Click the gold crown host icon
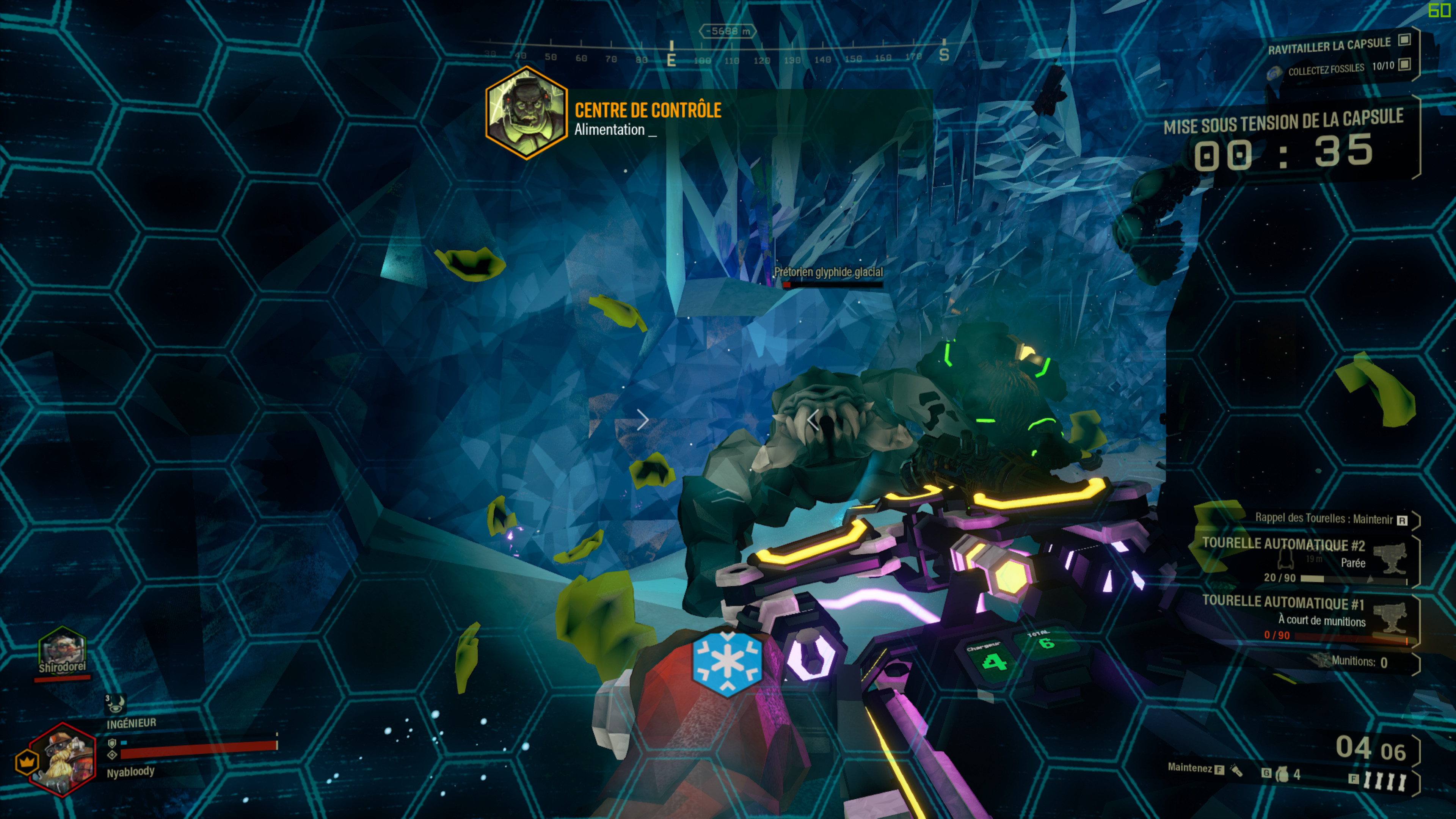Screen dimensions: 1456x819 pyautogui.click(x=26, y=762)
